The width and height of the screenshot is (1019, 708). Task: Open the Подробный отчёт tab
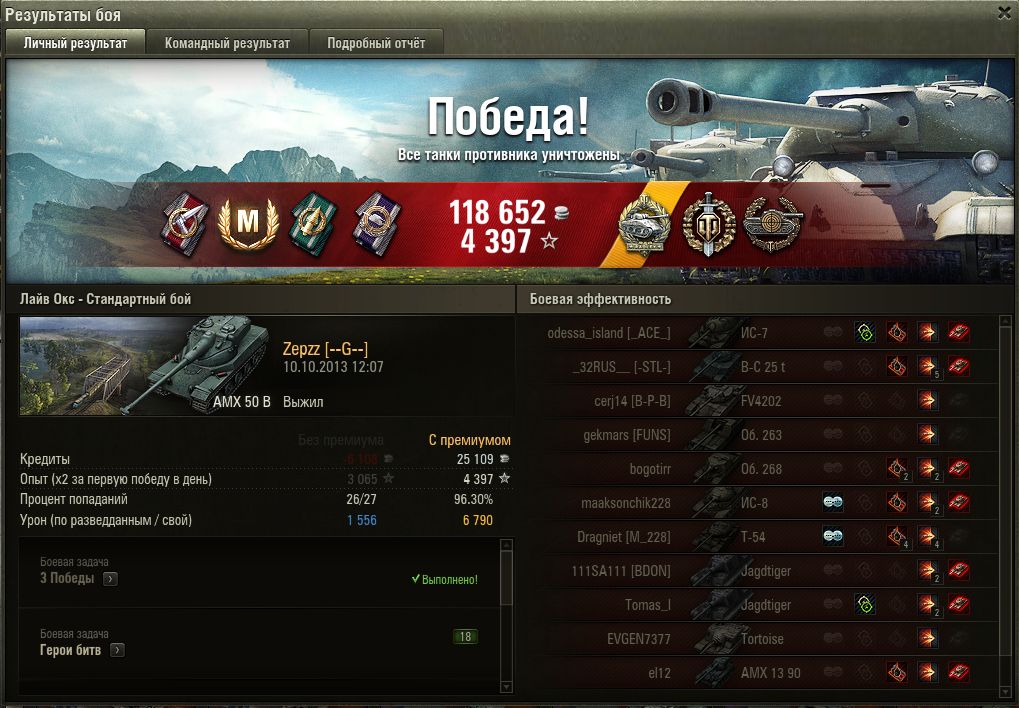click(376, 43)
